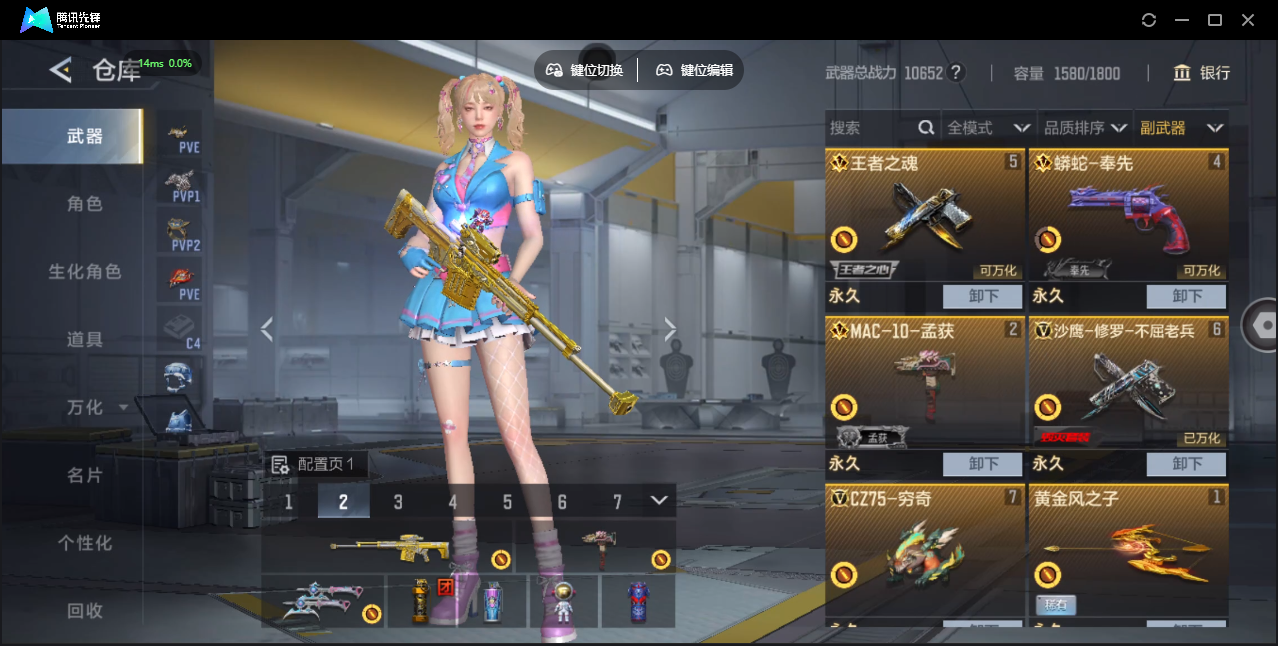Open 键位编辑 key mapping editor
This screenshot has height=646, width=1278.
pos(695,70)
